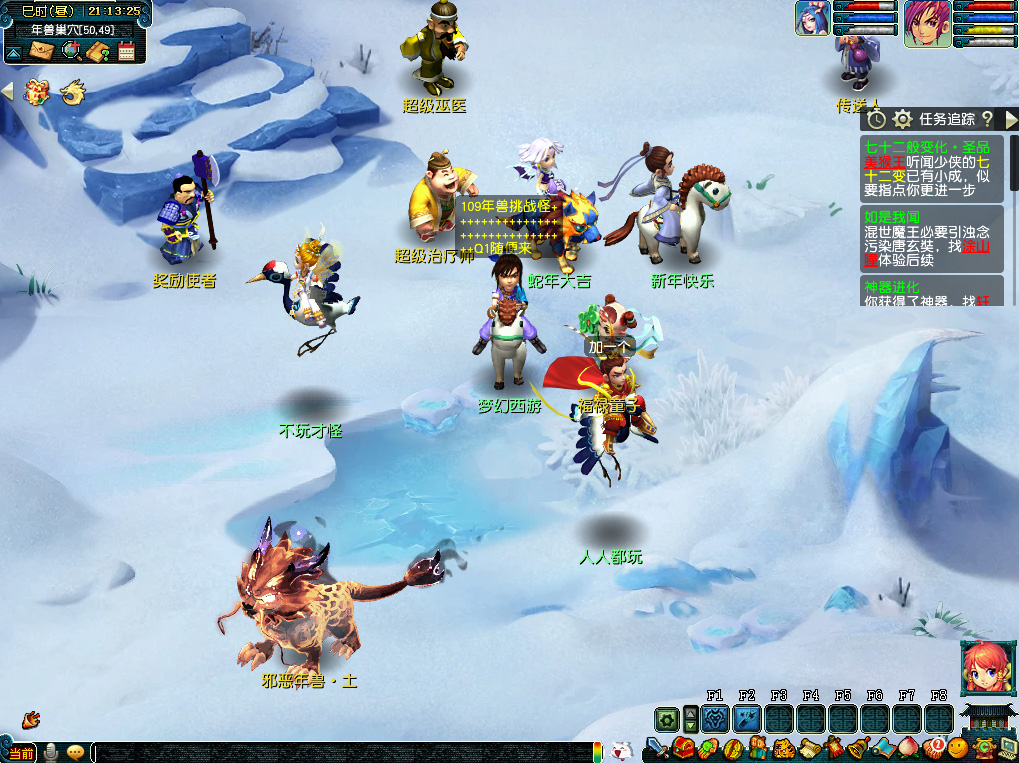The height and width of the screenshot is (763, 1019).
Task: Click the golden dragon event icon
Action: point(72,93)
